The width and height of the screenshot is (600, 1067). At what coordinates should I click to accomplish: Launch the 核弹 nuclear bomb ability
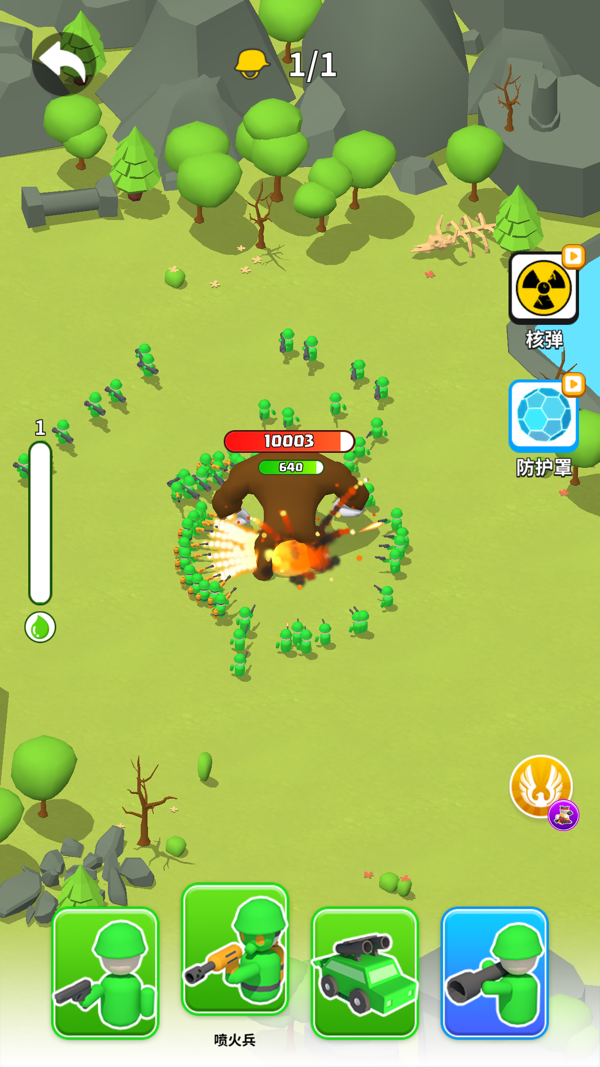click(543, 289)
